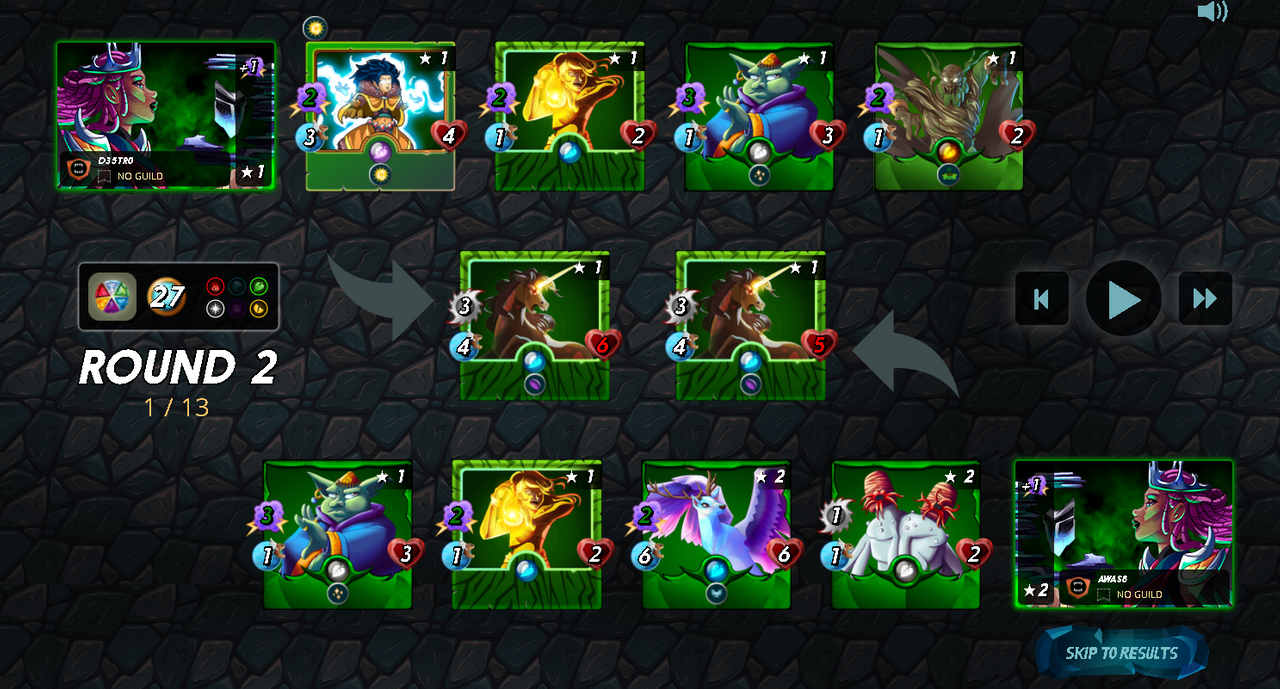This screenshot has height=689, width=1280.
Task: Jump back to the previous round
Action: 1041,299
